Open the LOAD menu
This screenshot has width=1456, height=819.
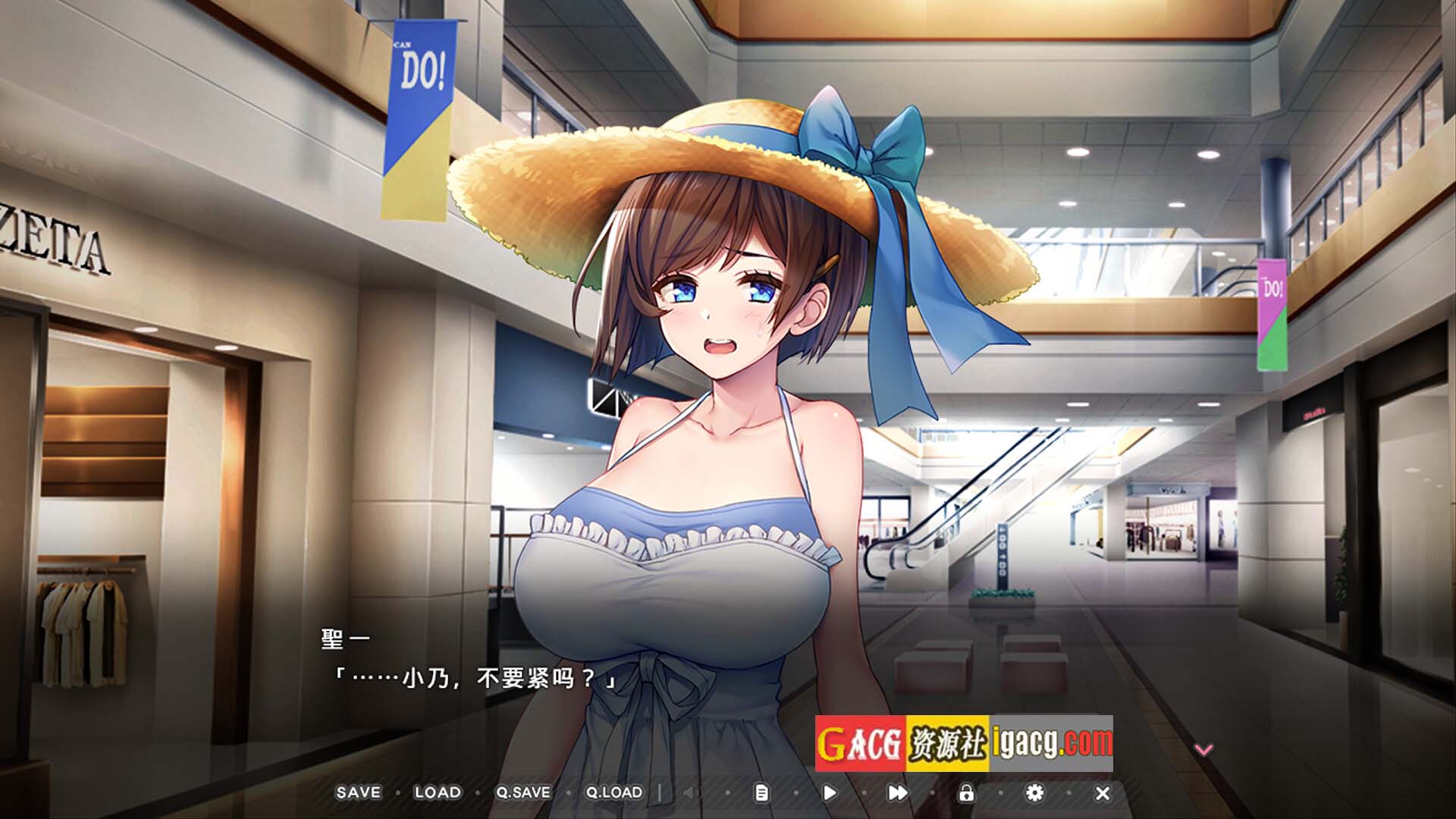coord(438,792)
